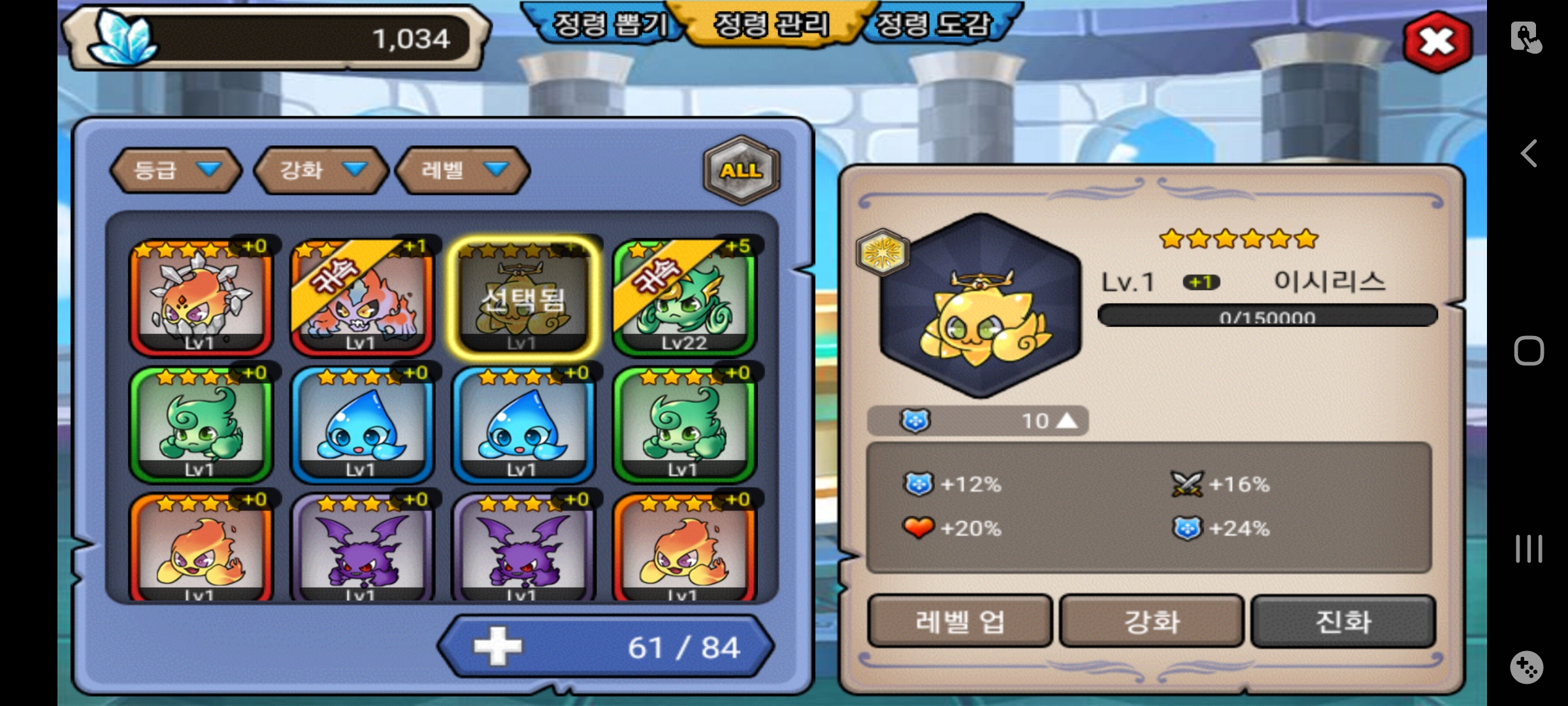The height and width of the screenshot is (706, 1568).
Task: Click the 레벨 업 button
Action: (x=959, y=621)
